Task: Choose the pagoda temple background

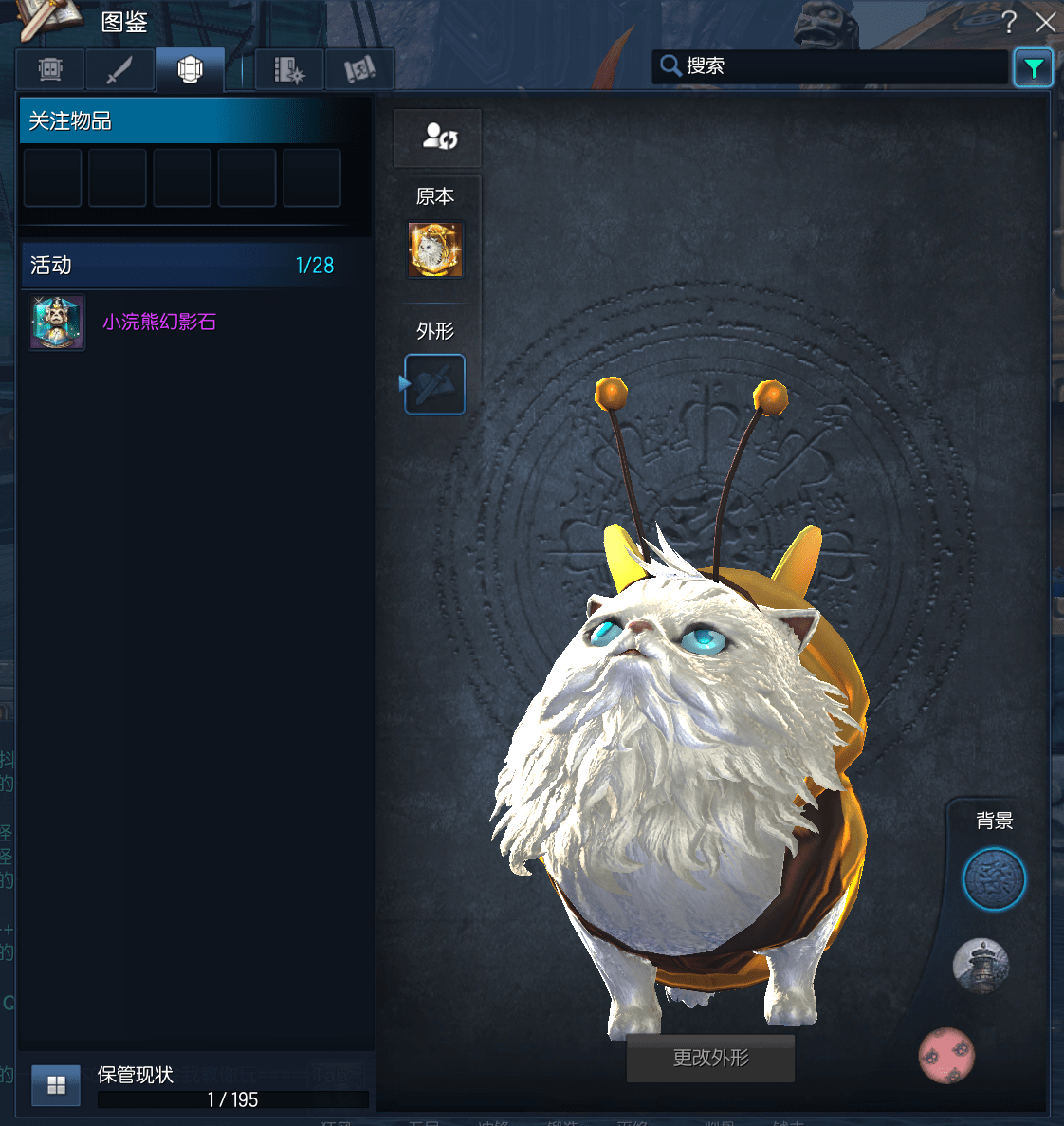Action: click(x=981, y=967)
